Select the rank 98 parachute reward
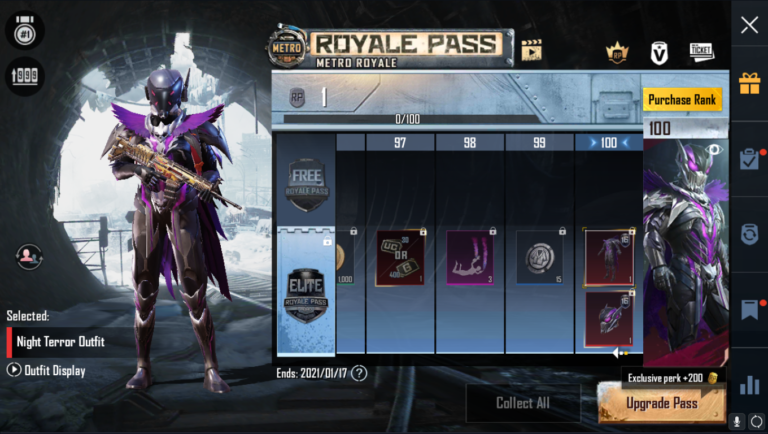This screenshot has height=434, width=768. pyautogui.click(x=469, y=258)
